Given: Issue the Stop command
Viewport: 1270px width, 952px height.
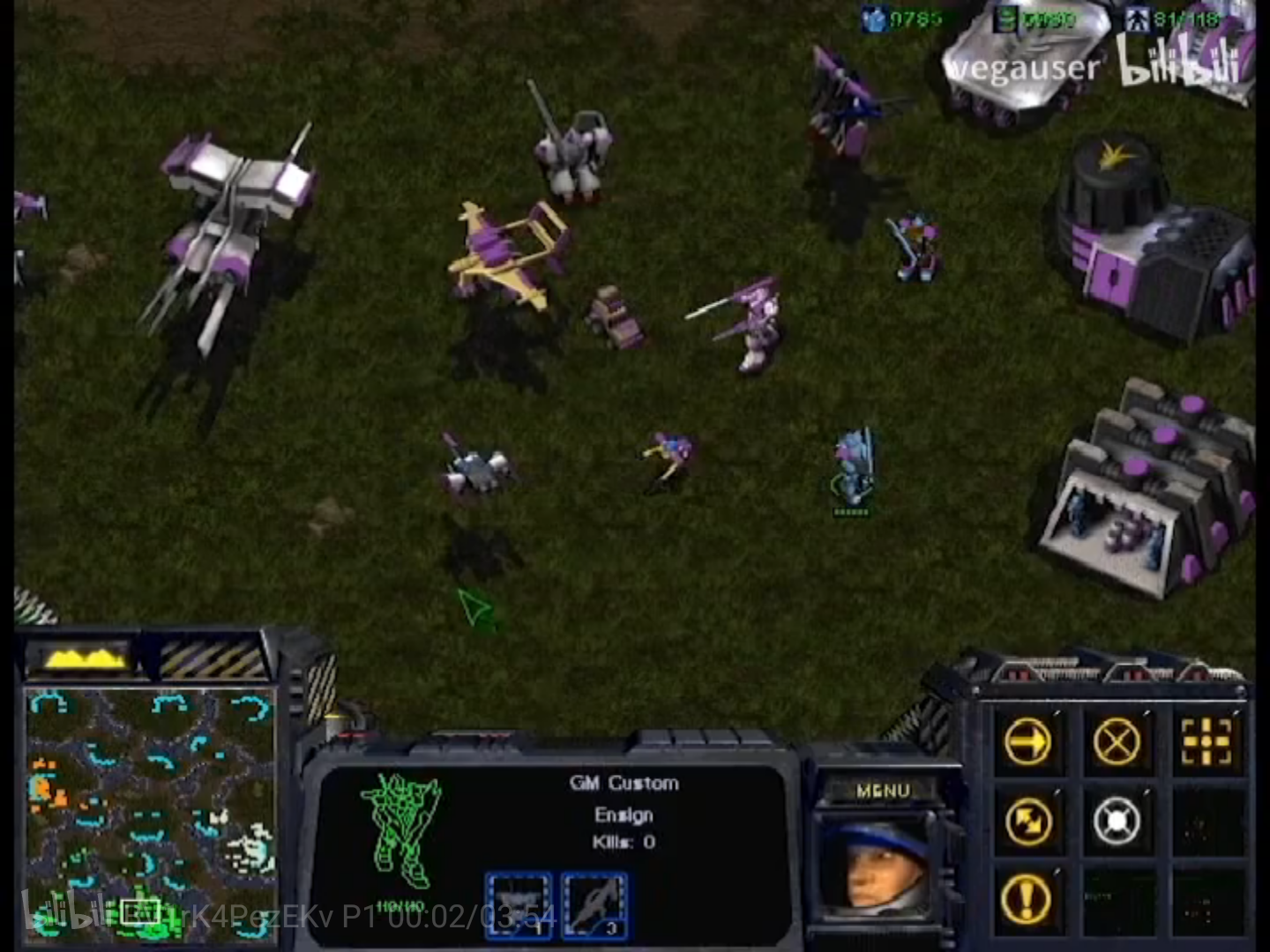Looking at the screenshot, I should click(x=1117, y=742).
